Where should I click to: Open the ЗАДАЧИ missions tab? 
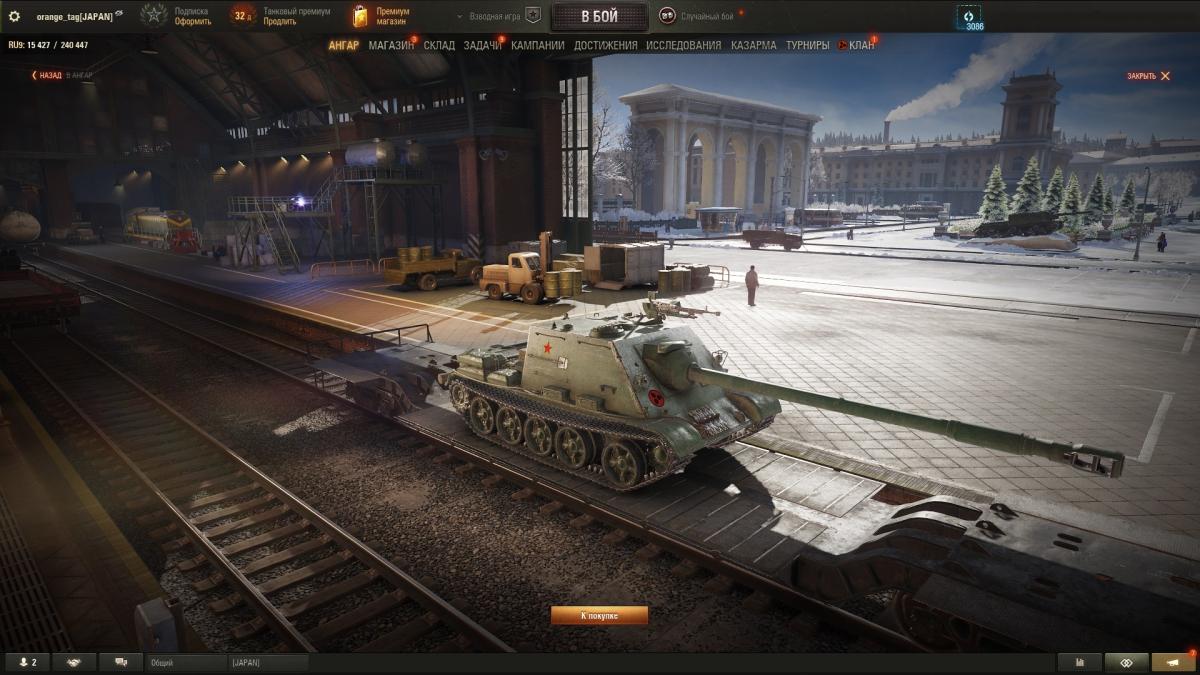[482, 45]
